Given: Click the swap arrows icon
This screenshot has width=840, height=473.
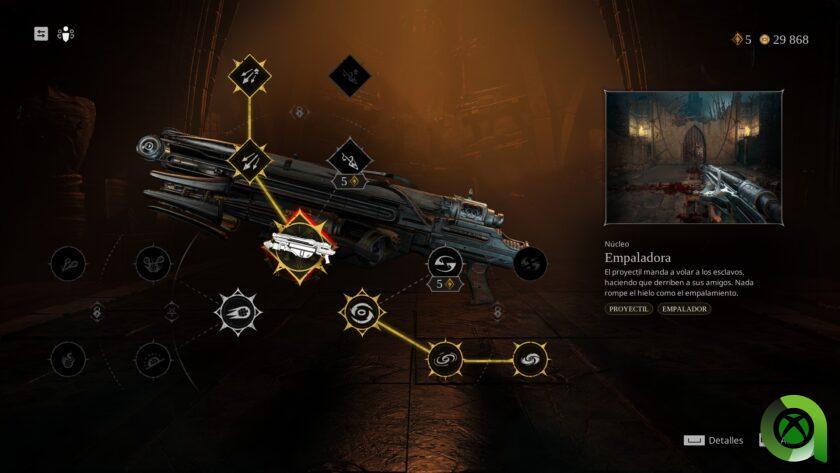Looking at the screenshot, I should [x=41, y=34].
